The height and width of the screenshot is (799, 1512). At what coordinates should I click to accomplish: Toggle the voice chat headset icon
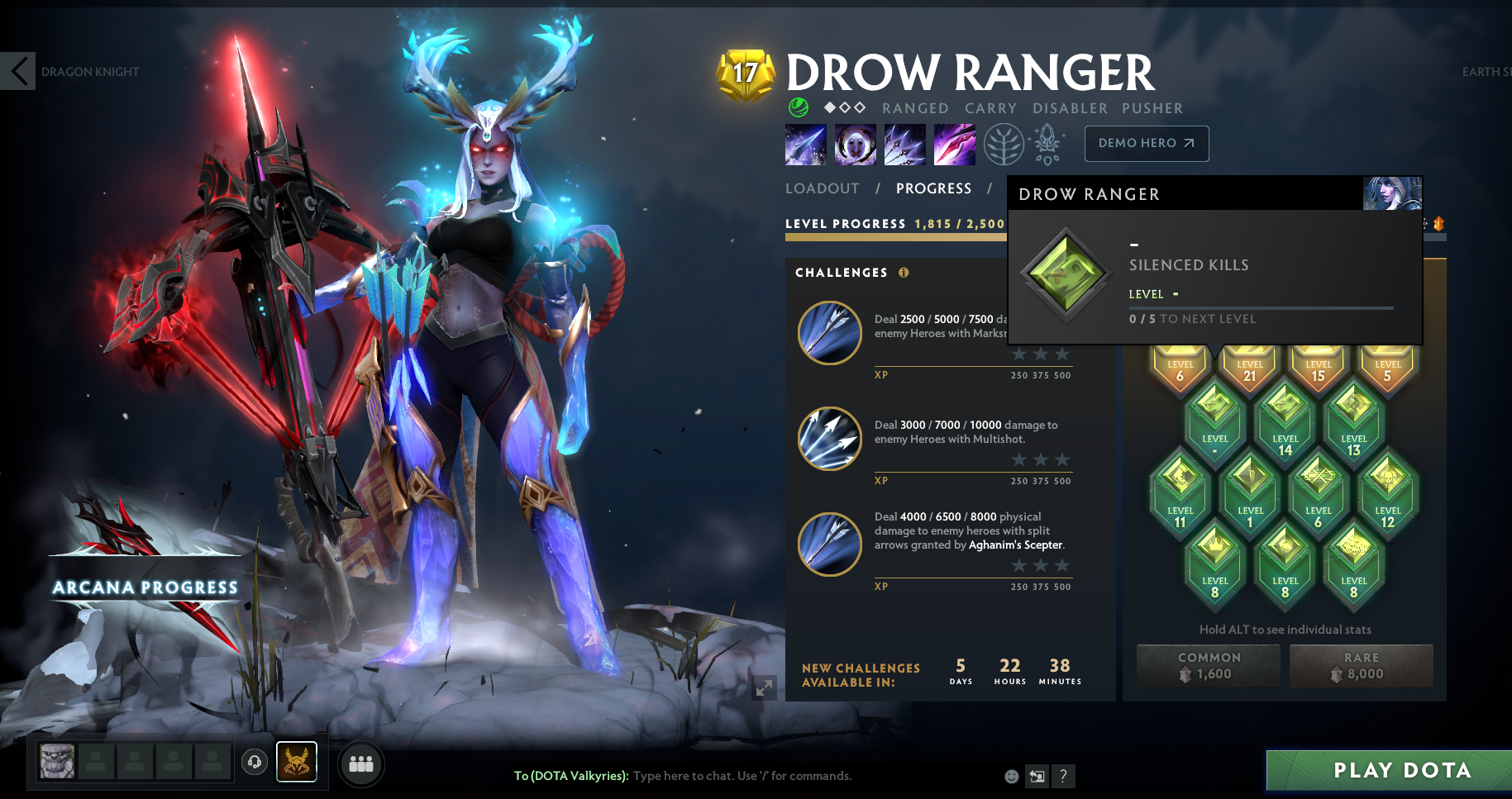[x=255, y=762]
